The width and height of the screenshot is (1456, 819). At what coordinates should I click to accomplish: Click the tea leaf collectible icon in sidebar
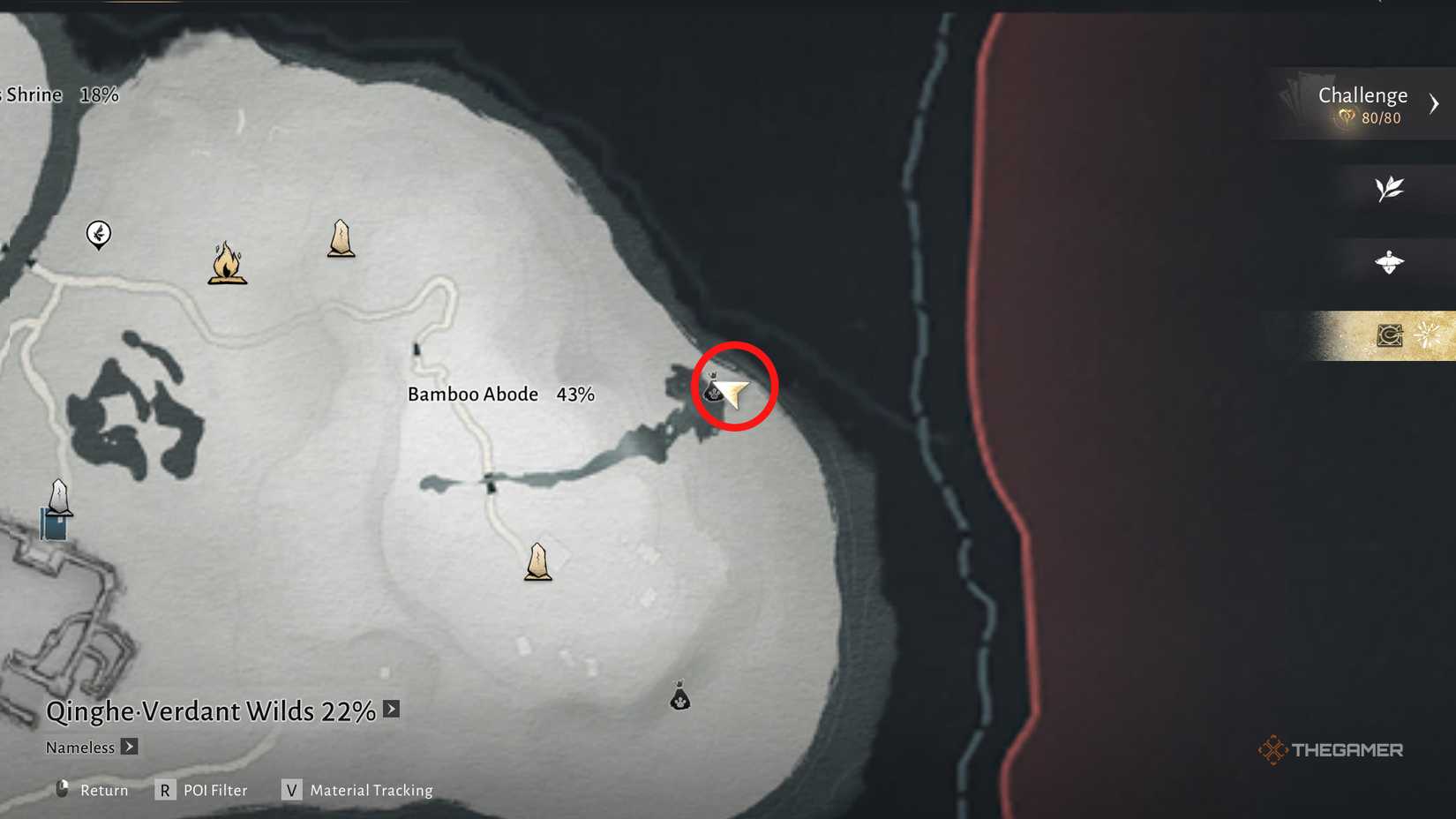point(1389,188)
